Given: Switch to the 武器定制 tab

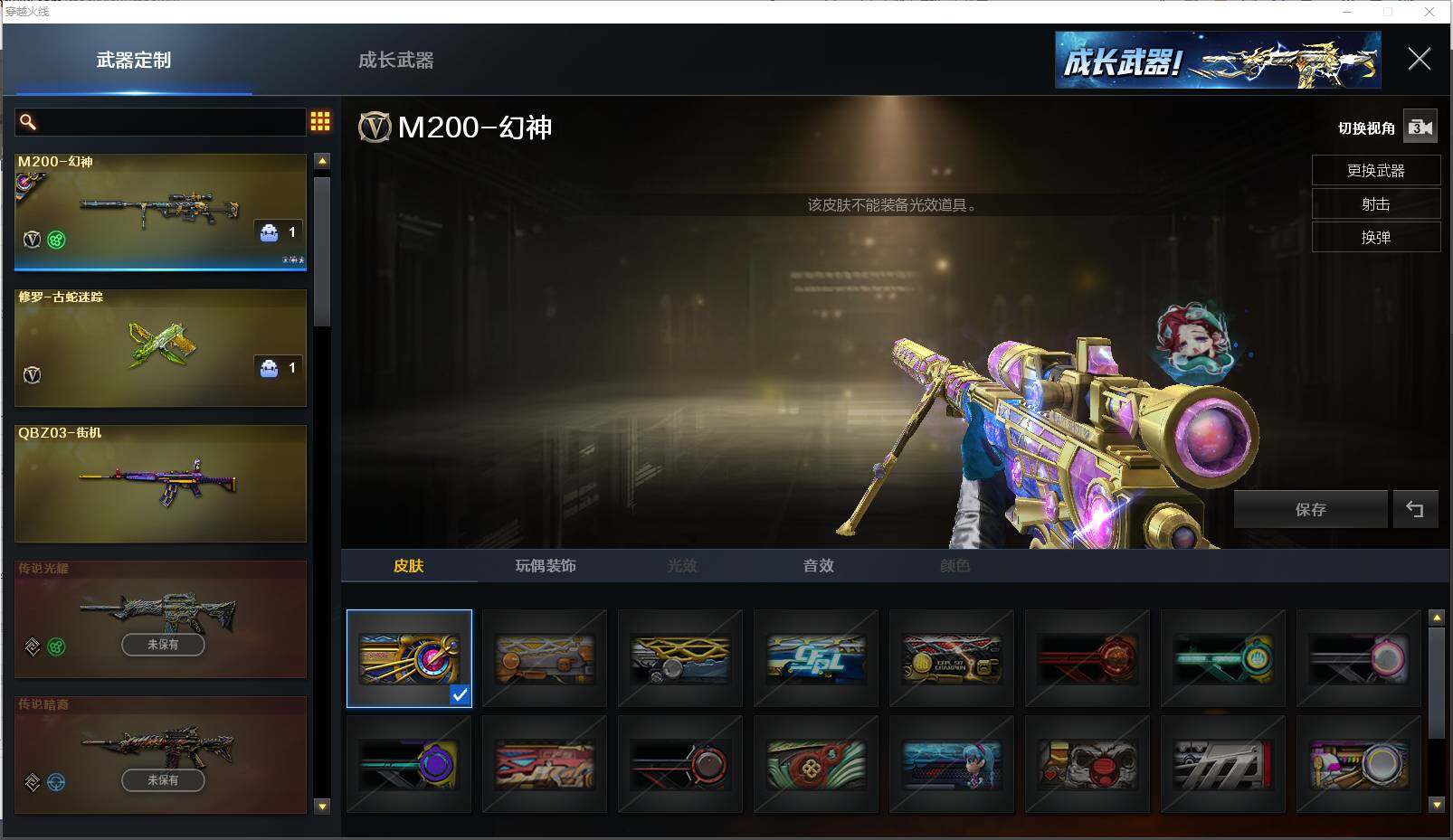Looking at the screenshot, I should [x=133, y=61].
